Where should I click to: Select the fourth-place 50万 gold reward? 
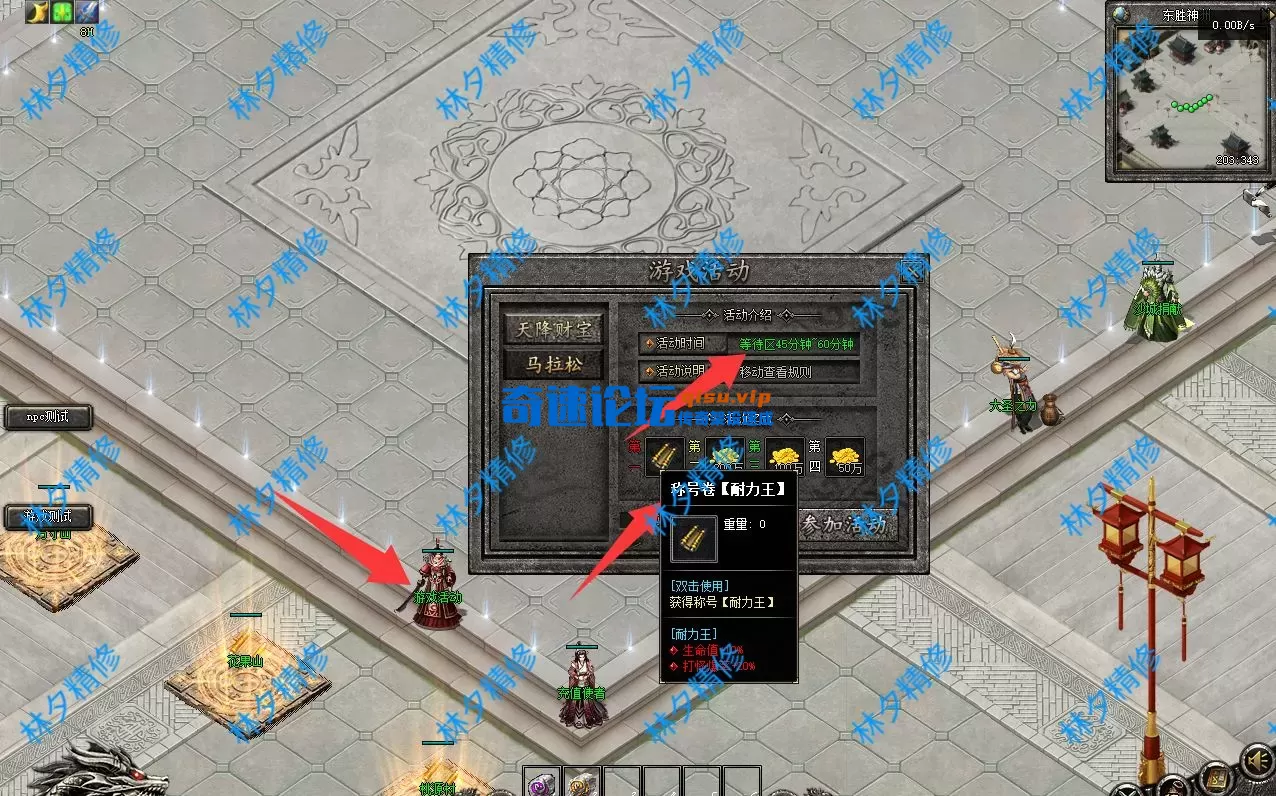click(846, 457)
